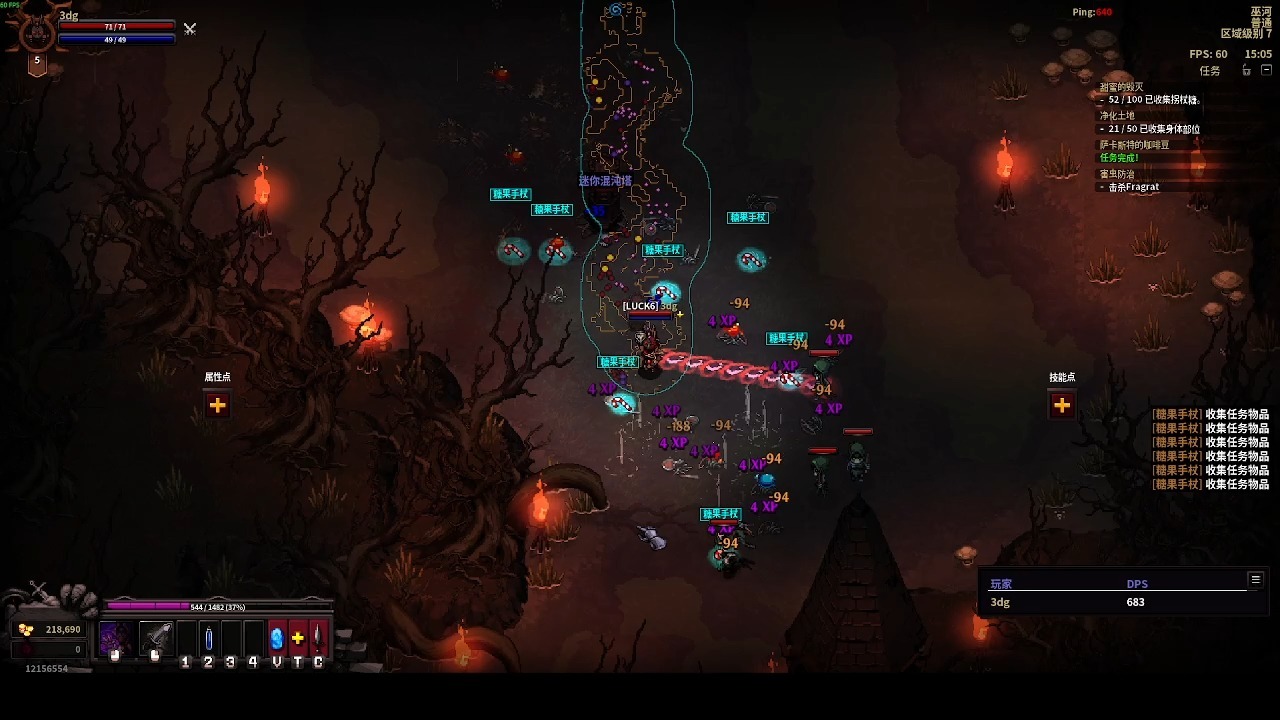This screenshot has height=720, width=1280.
Task: Collapse the 任务 quest tracker with minus button
Action: coord(1267,71)
